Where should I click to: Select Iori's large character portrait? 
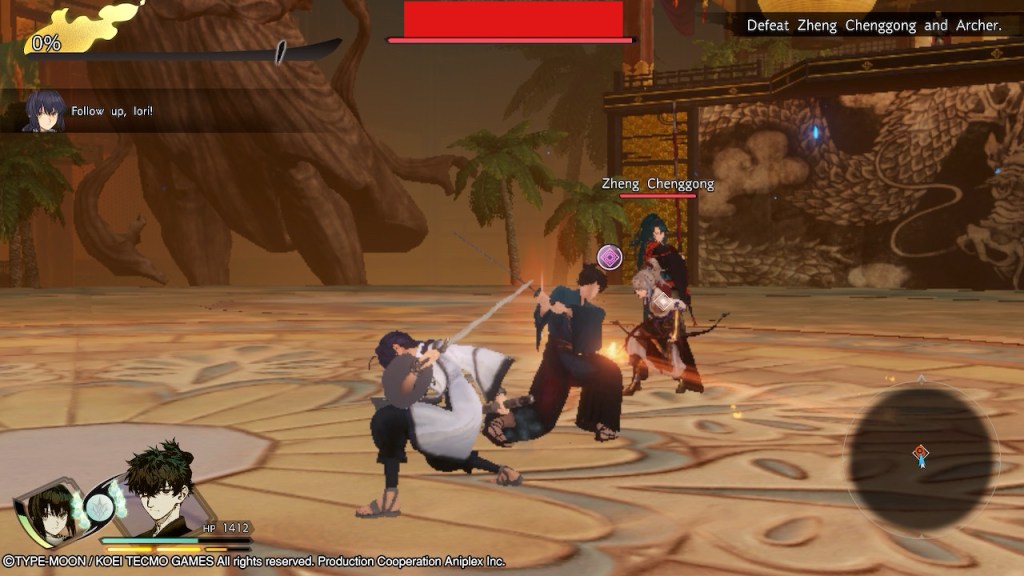pos(160,497)
